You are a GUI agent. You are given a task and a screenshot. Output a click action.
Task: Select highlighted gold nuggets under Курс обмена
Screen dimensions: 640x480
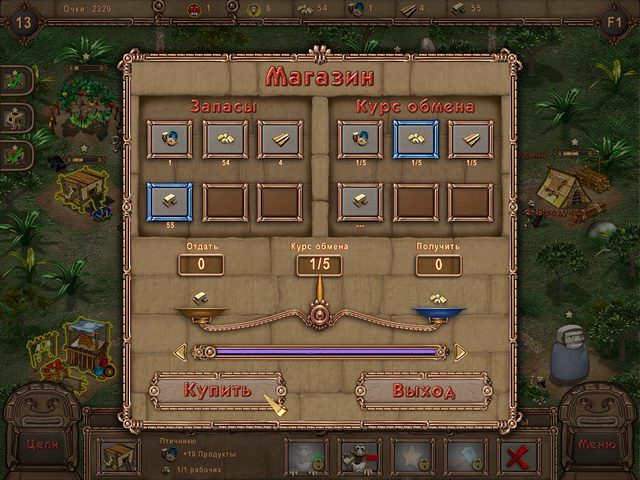(x=415, y=140)
